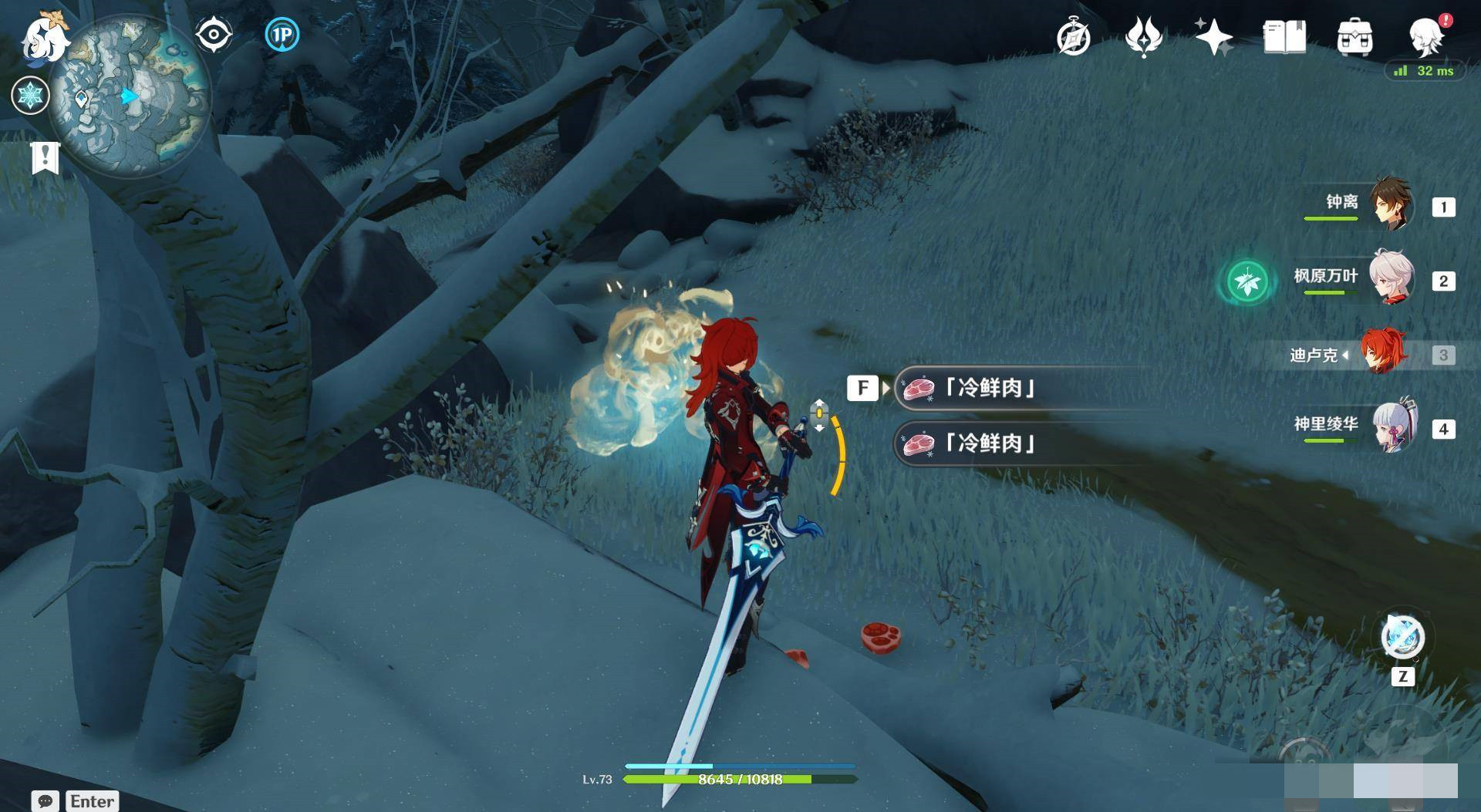Open the character profile icon with alert
Image resolution: width=1481 pixels, height=812 pixels.
tap(1426, 35)
